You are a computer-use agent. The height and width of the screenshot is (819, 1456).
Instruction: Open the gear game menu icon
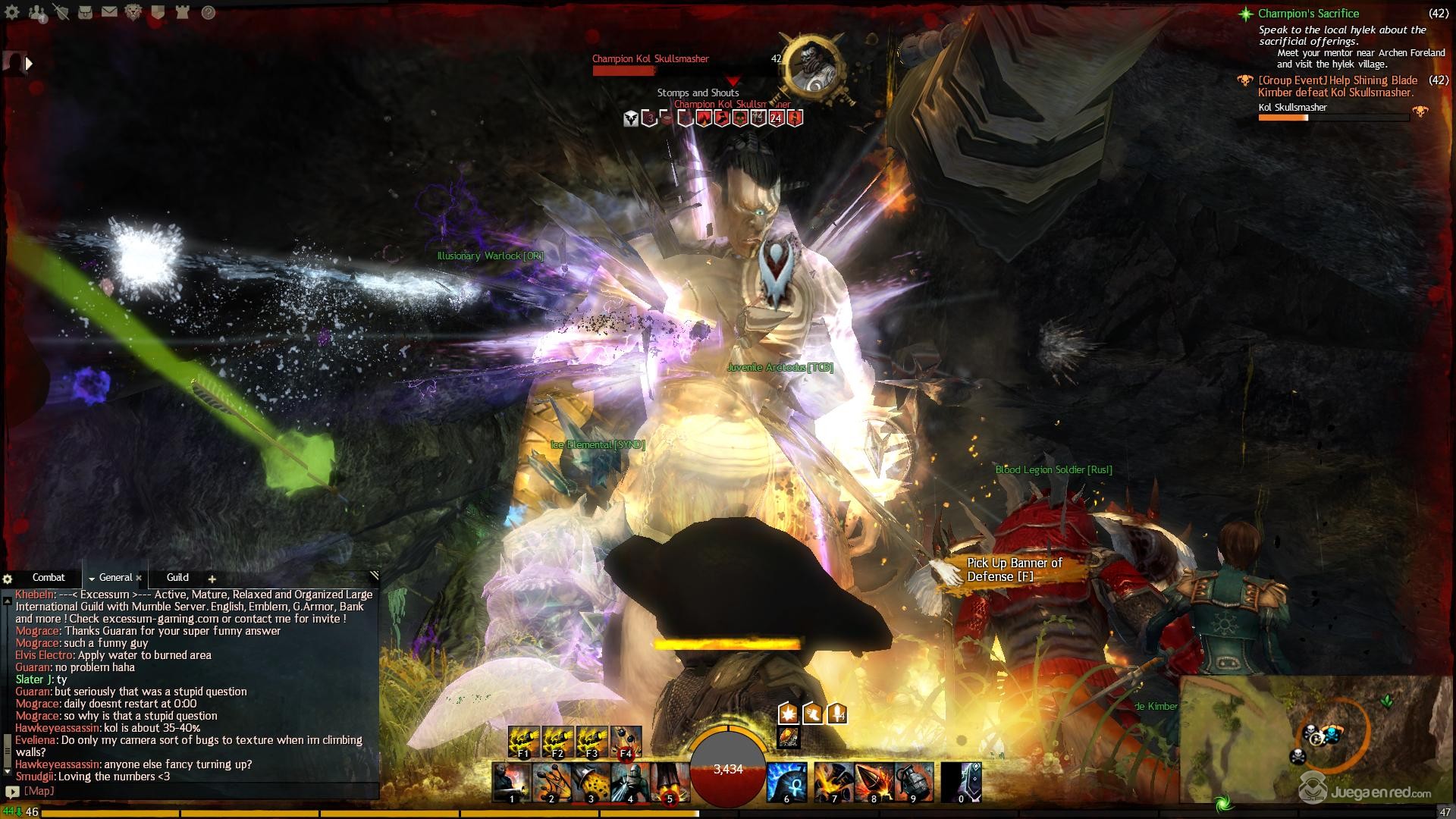[x=12, y=12]
